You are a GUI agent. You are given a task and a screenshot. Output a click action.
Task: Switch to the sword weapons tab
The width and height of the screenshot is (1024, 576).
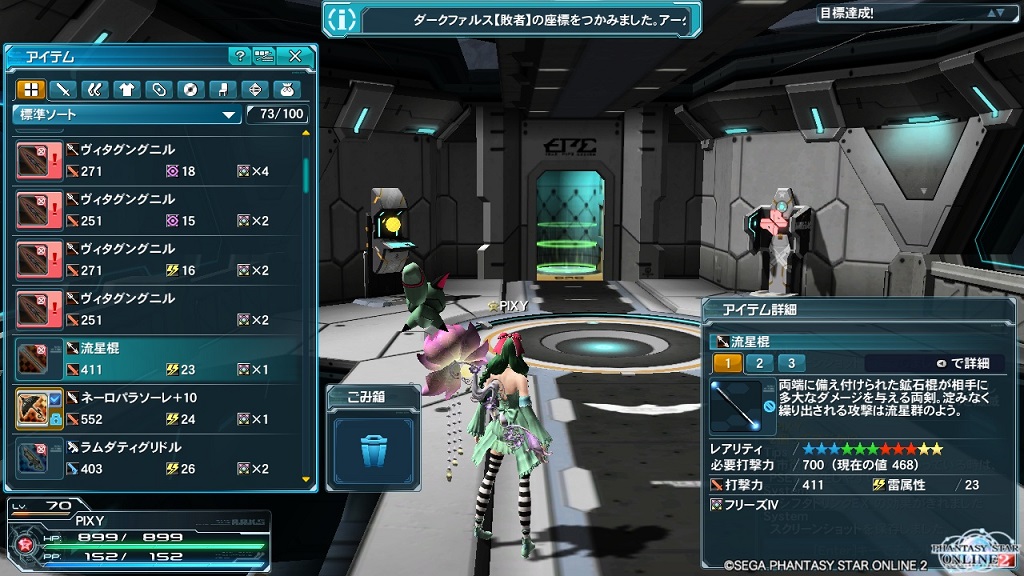tap(62, 89)
